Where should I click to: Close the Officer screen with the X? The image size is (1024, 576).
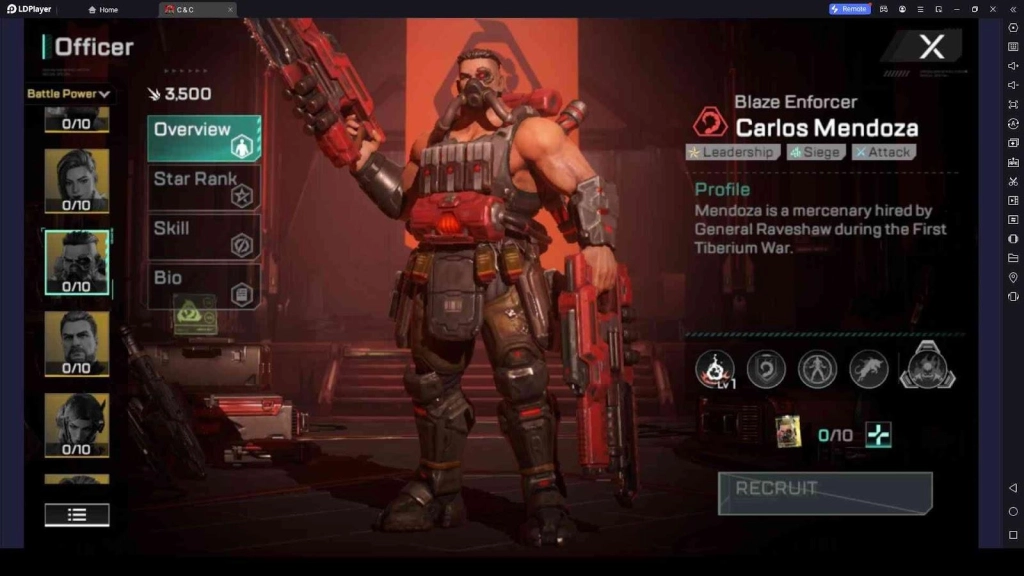[x=931, y=46]
